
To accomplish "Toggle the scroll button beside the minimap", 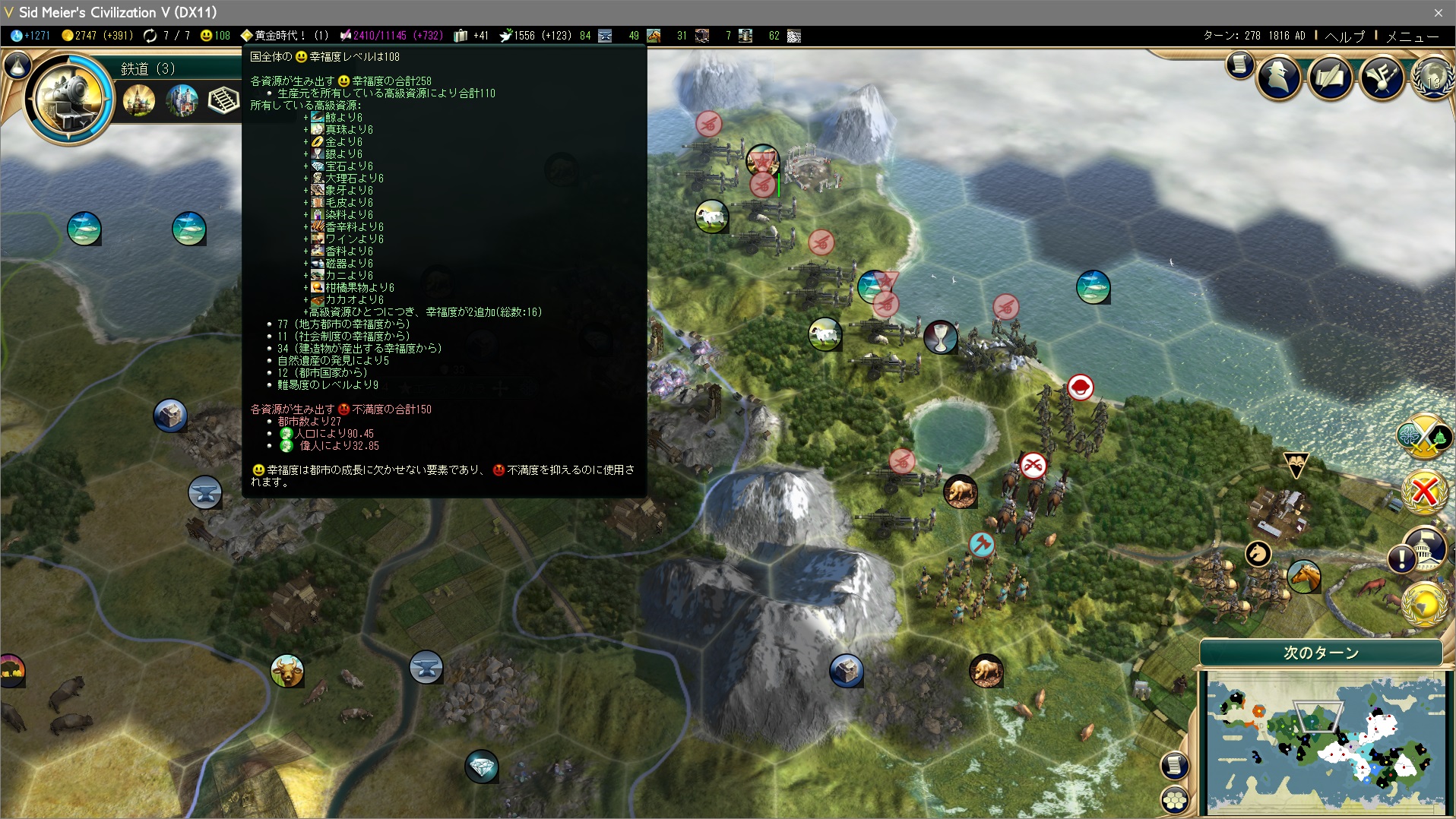I will [x=1175, y=765].
